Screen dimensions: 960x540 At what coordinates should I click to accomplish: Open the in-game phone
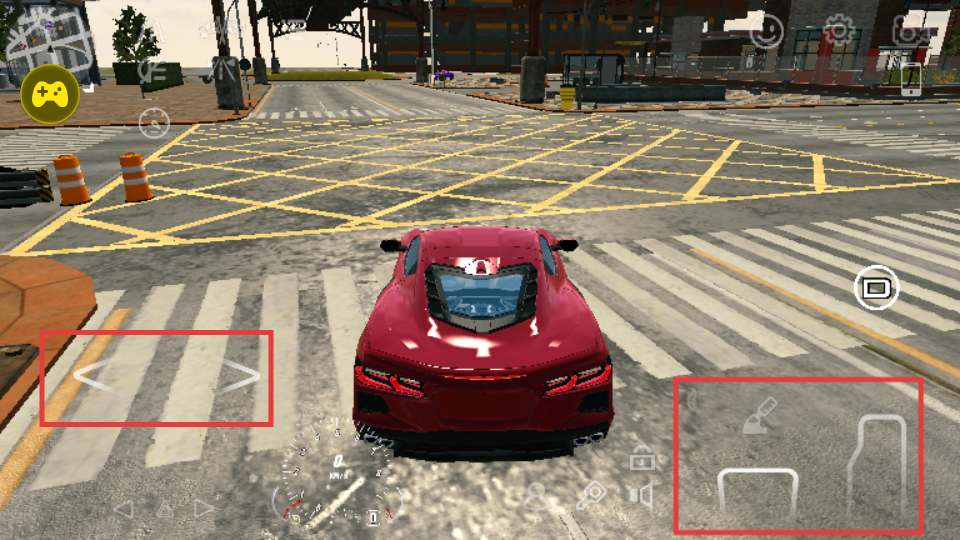point(910,80)
